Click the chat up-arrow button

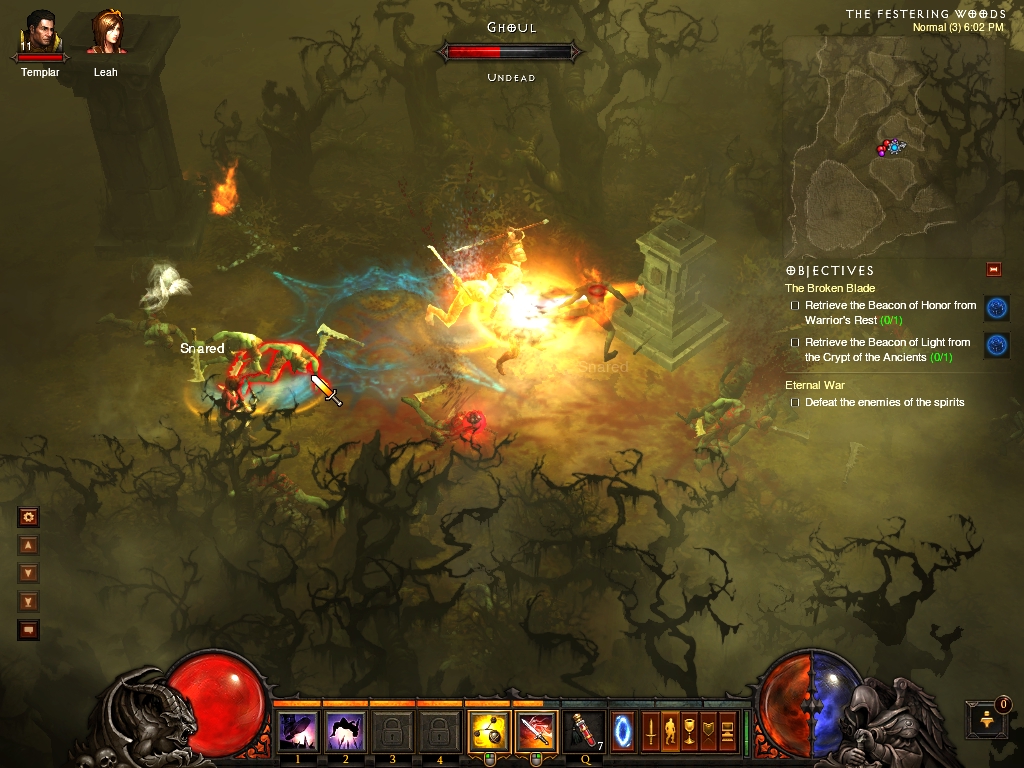[x=28, y=545]
